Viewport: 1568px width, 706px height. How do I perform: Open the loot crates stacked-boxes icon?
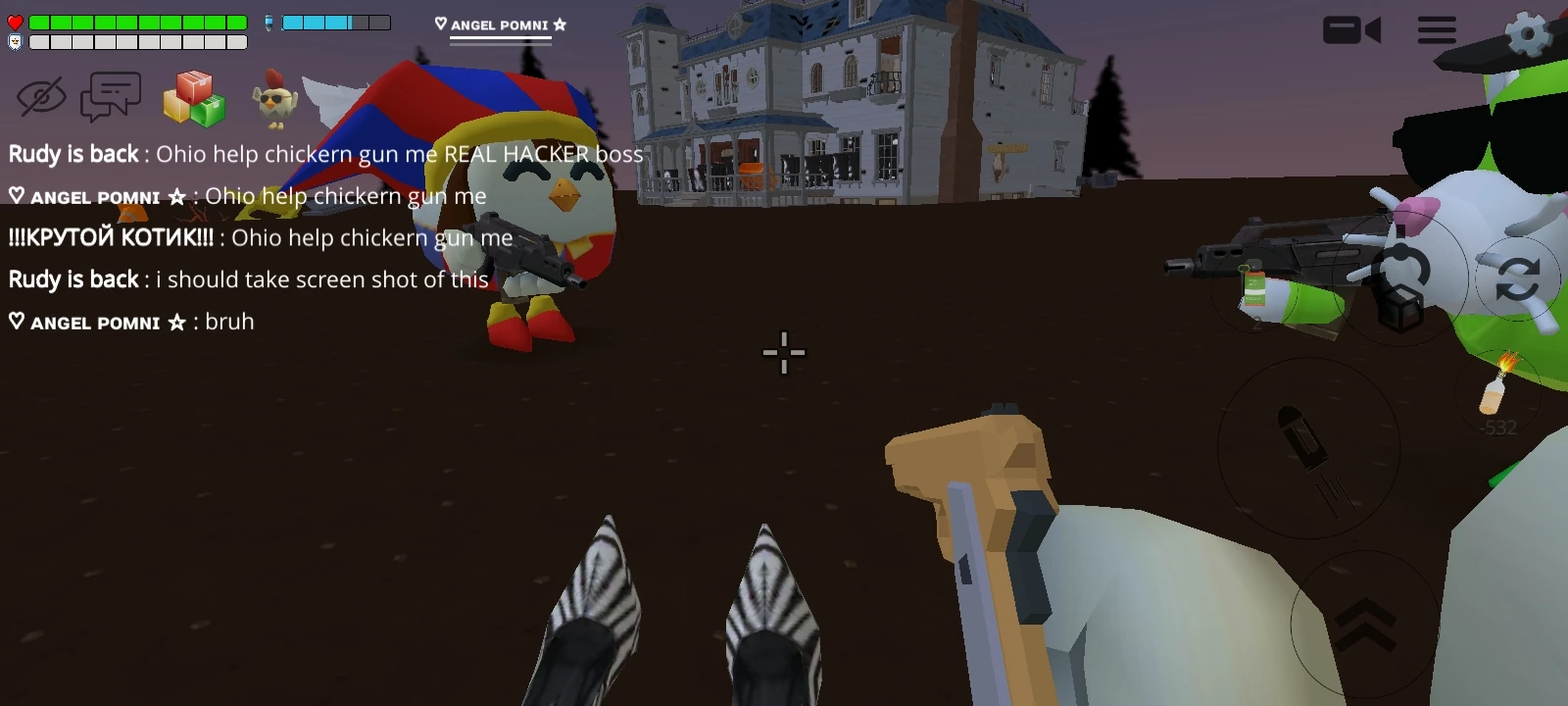coord(194,98)
